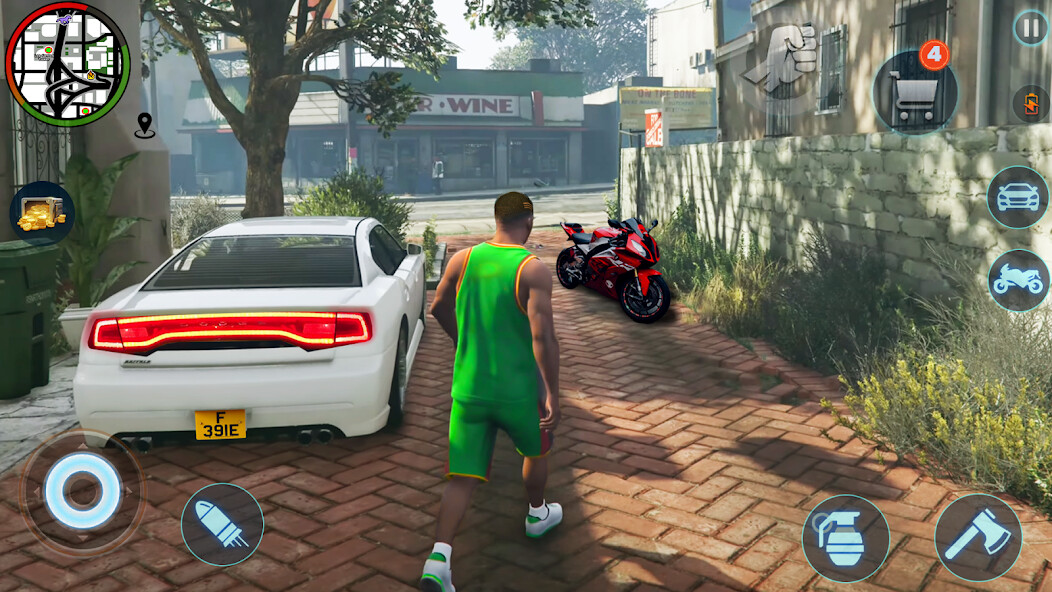Image resolution: width=1052 pixels, height=592 pixels.
Task: Tap the glowing movement joystick
Action: pyautogui.click(x=82, y=492)
